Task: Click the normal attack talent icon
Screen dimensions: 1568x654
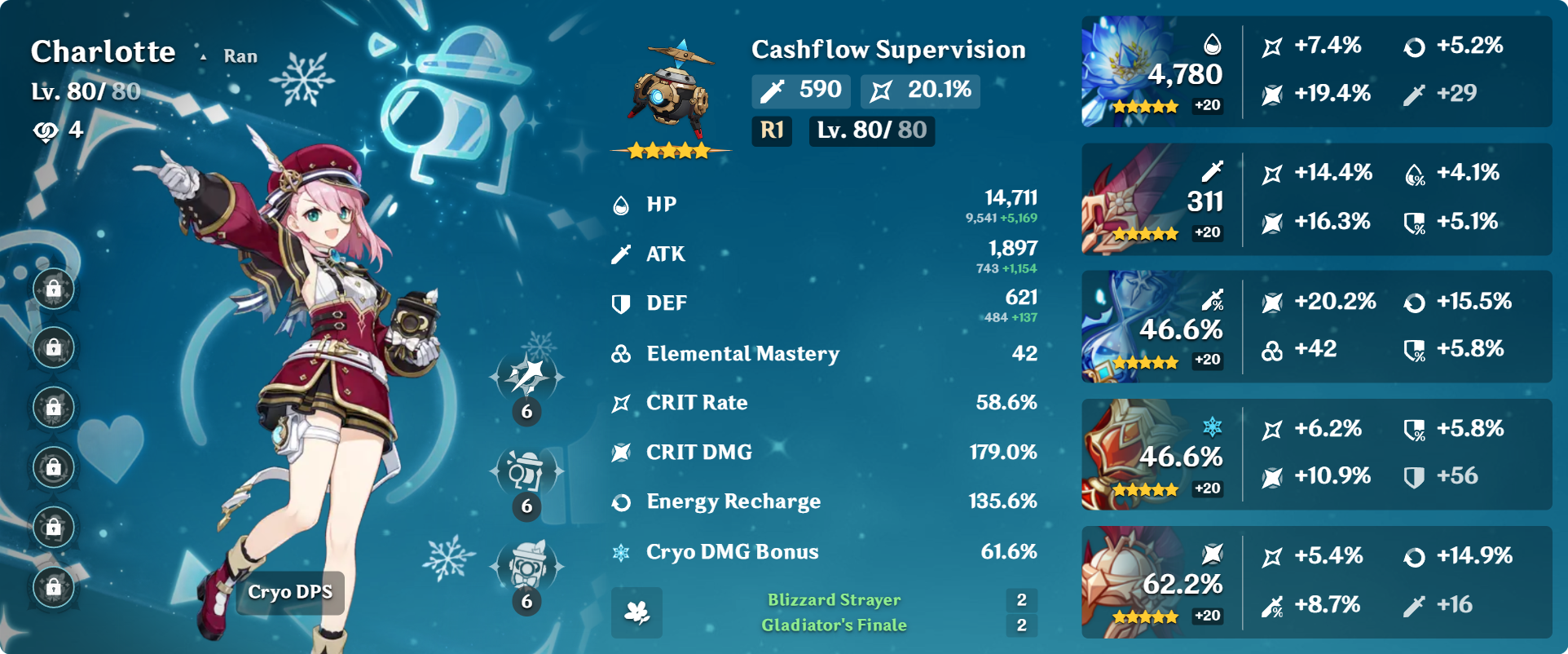Action: click(x=526, y=377)
